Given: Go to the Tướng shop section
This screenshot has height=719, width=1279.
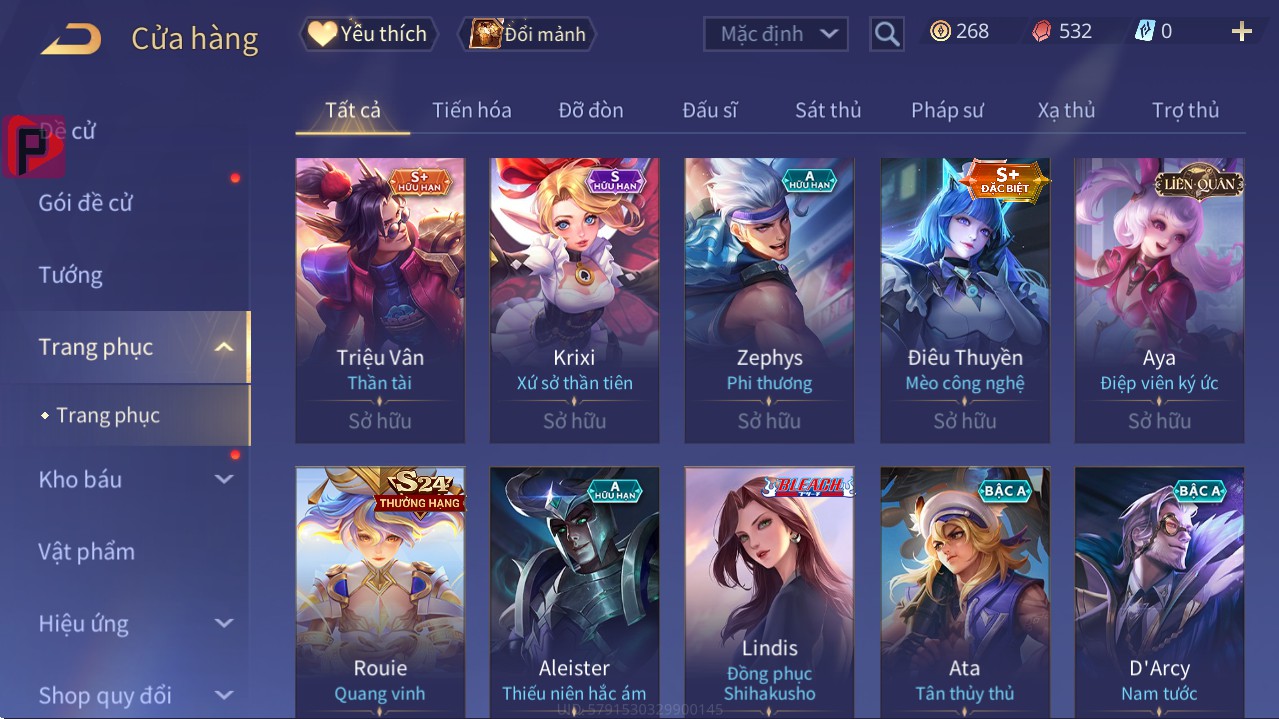Looking at the screenshot, I should click(71, 275).
